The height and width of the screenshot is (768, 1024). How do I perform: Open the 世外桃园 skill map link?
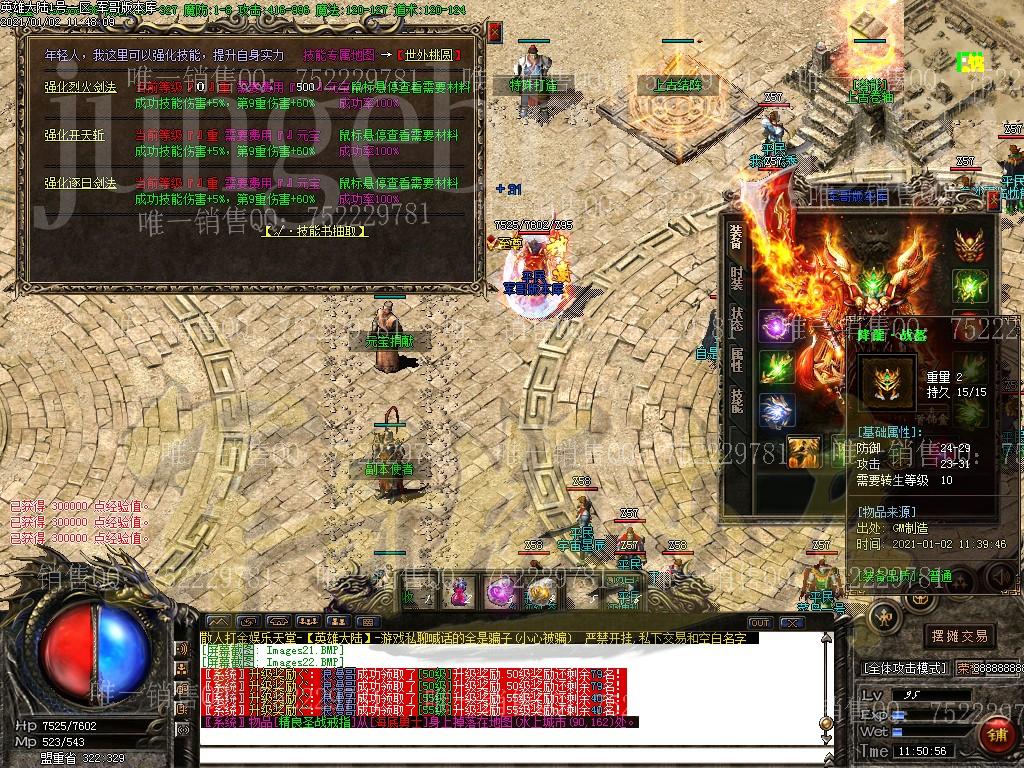point(439,55)
